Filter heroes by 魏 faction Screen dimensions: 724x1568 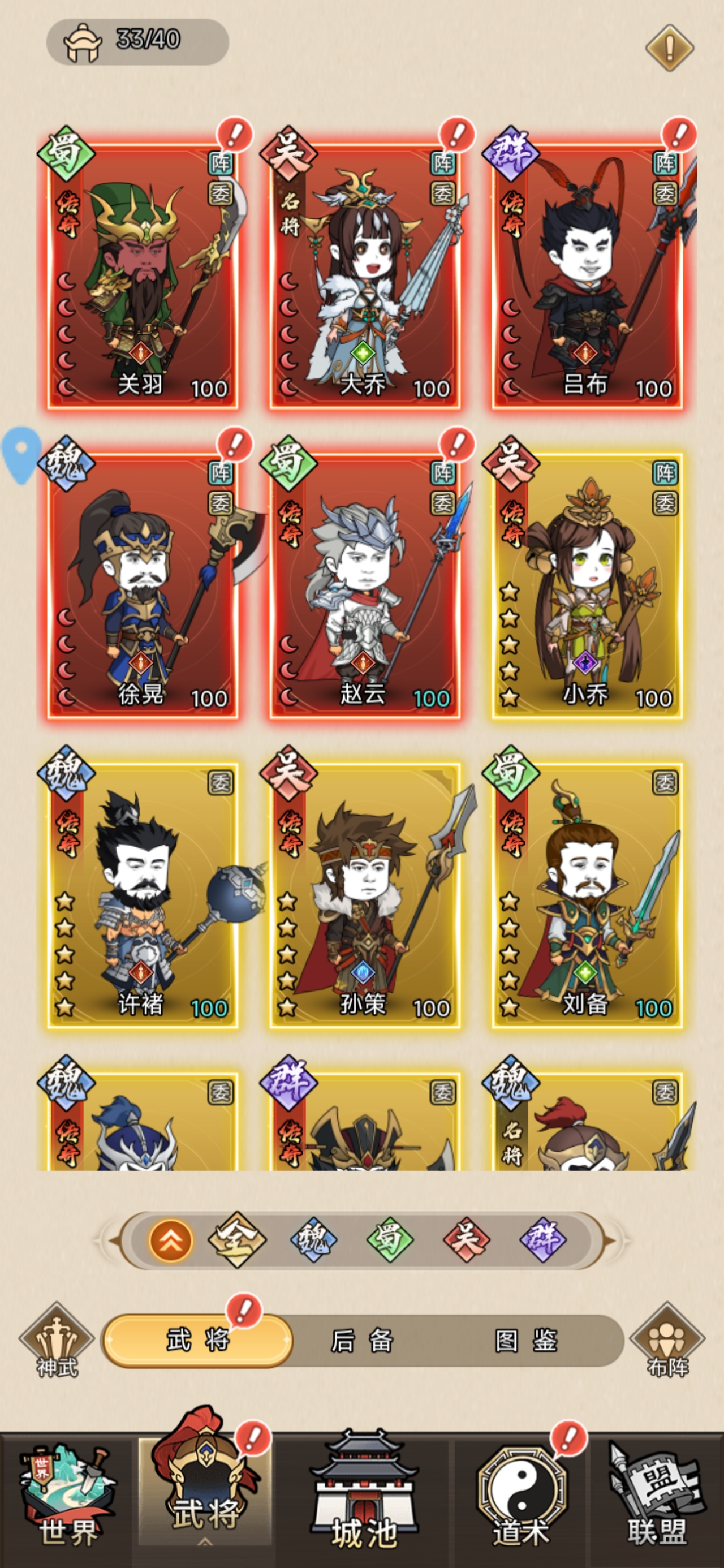click(x=313, y=1240)
